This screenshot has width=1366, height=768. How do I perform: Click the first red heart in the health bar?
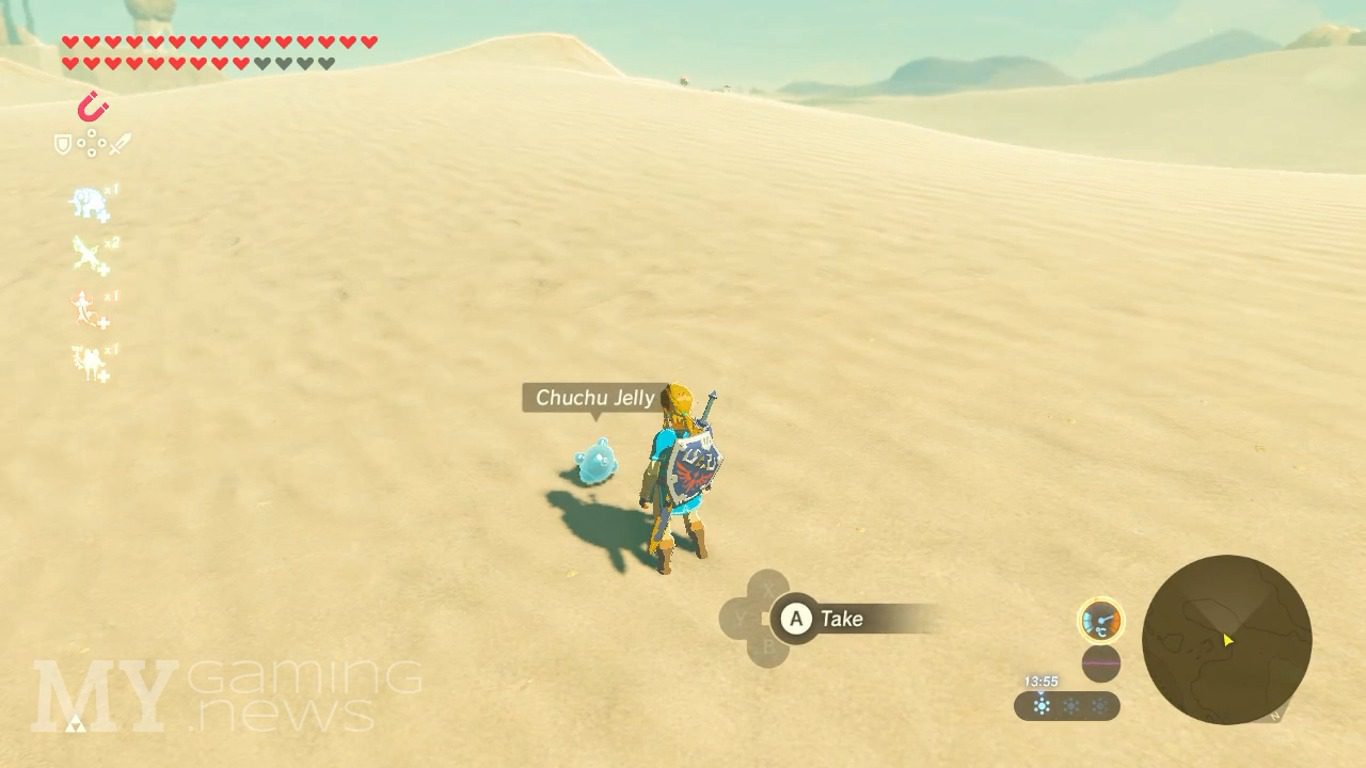click(69, 42)
